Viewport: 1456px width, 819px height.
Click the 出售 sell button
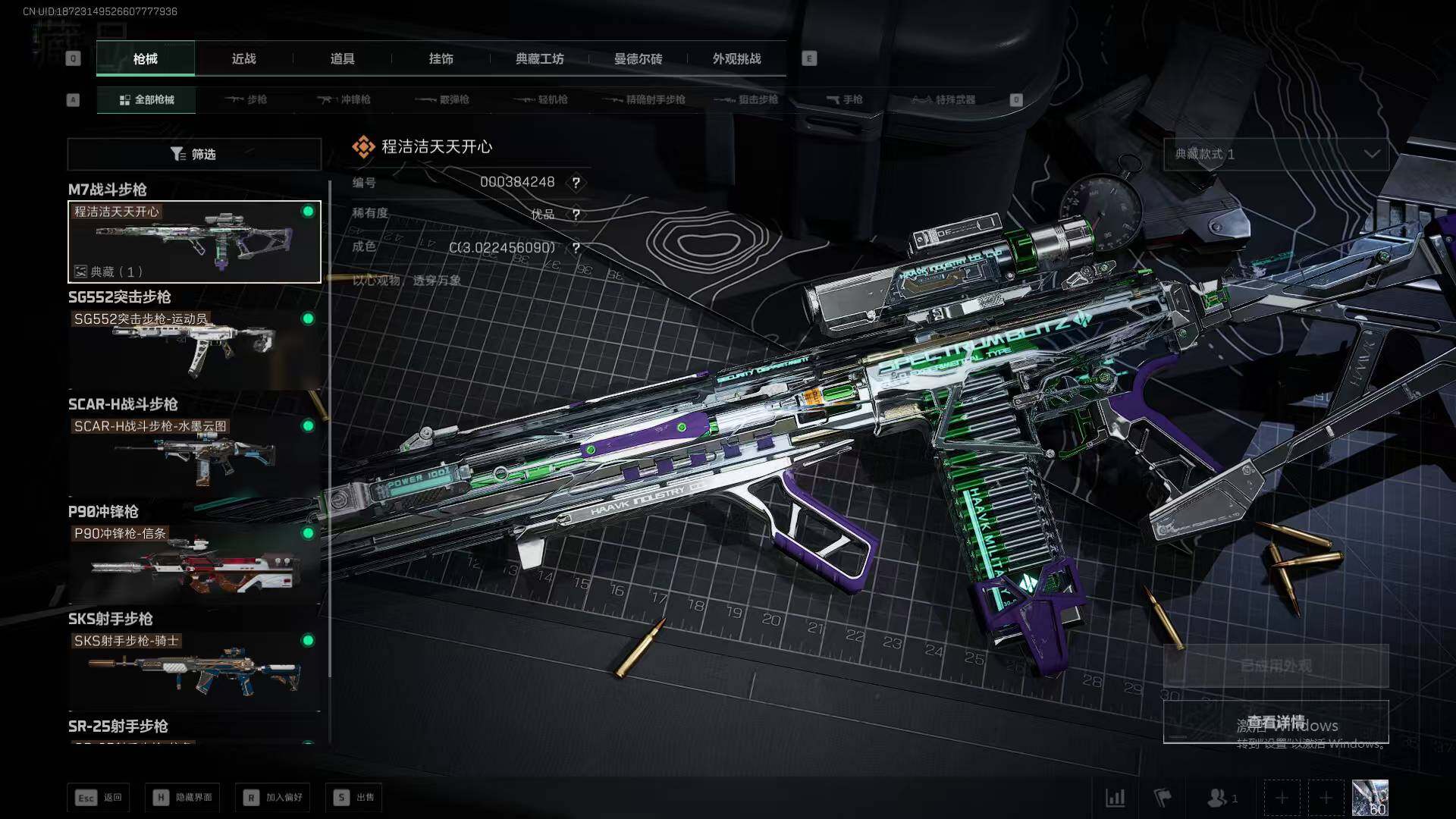click(x=354, y=797)
